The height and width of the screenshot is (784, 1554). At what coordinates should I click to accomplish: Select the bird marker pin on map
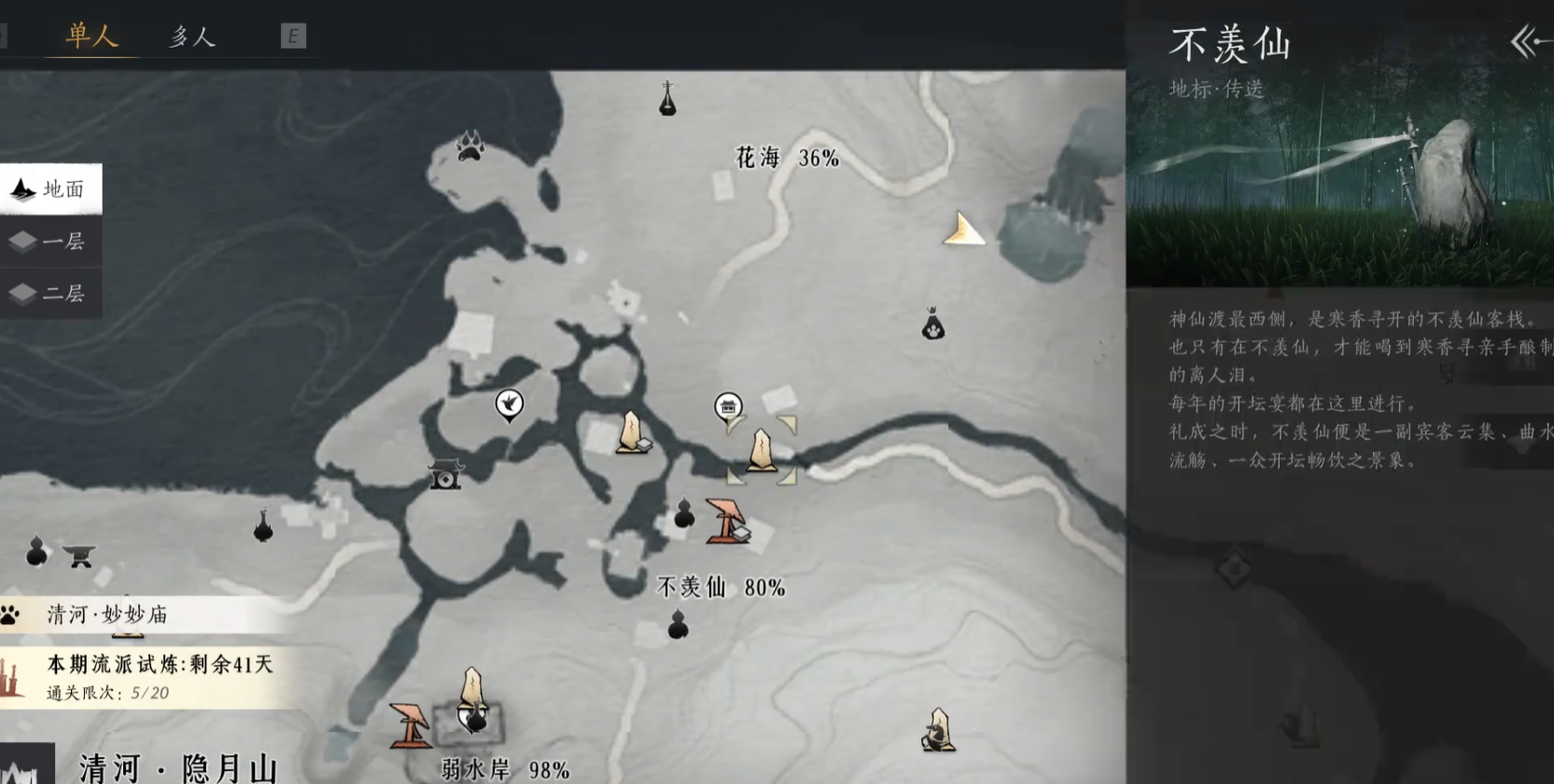(509, 405)
